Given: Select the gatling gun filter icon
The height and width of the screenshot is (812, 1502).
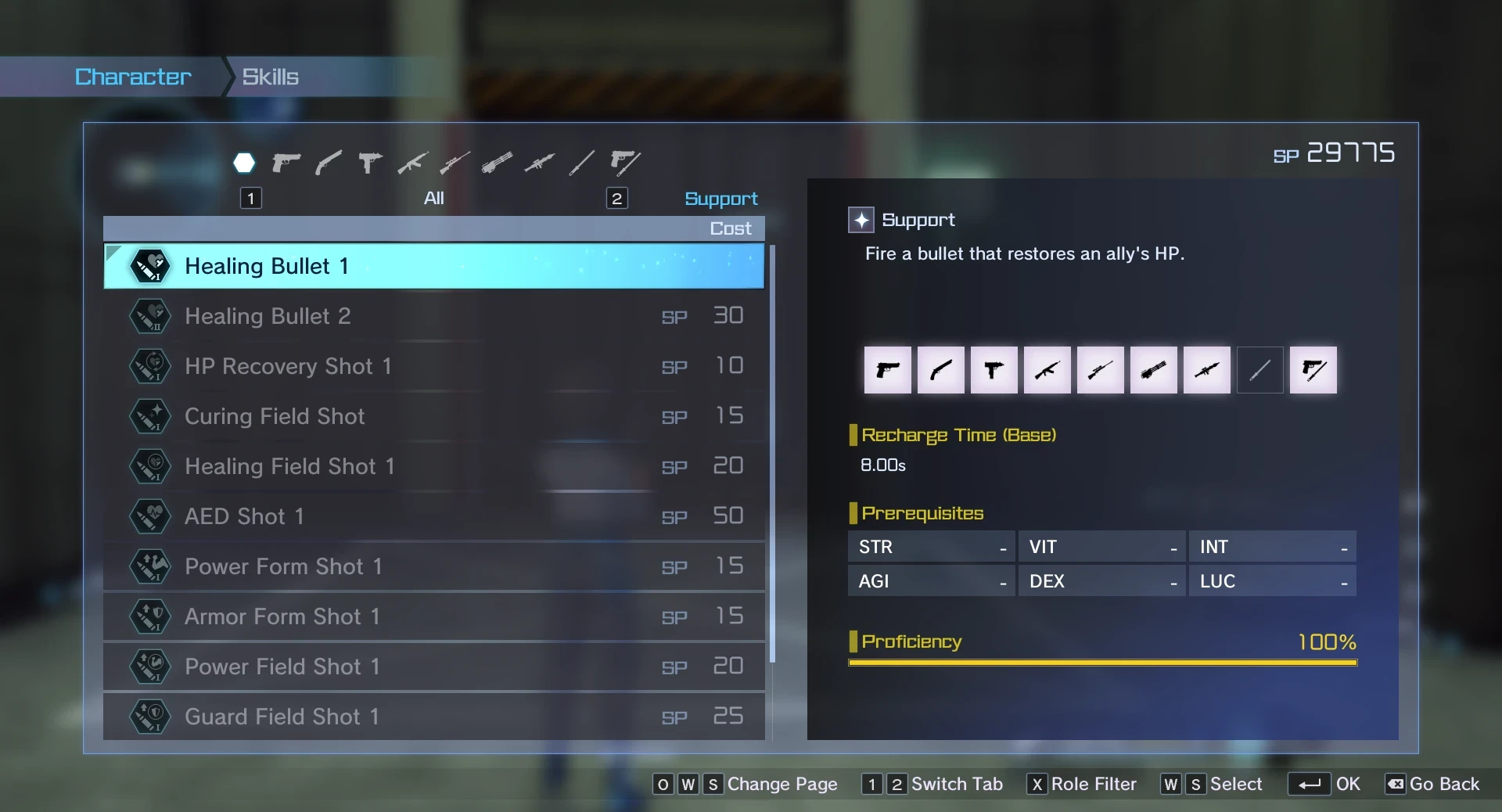Looking at the screenshot, I should [x=497, y=162].
